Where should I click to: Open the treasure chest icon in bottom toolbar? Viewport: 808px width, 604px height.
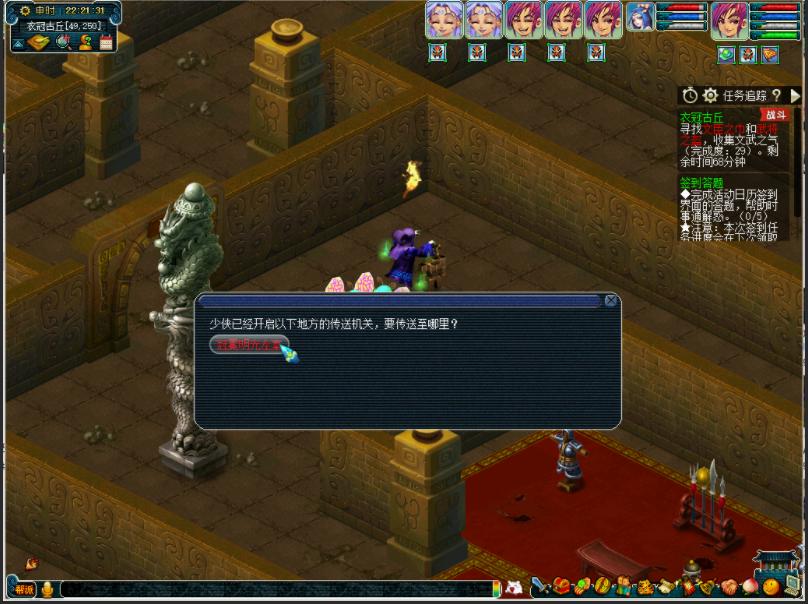pyautogui.click(x=561, y=586)
